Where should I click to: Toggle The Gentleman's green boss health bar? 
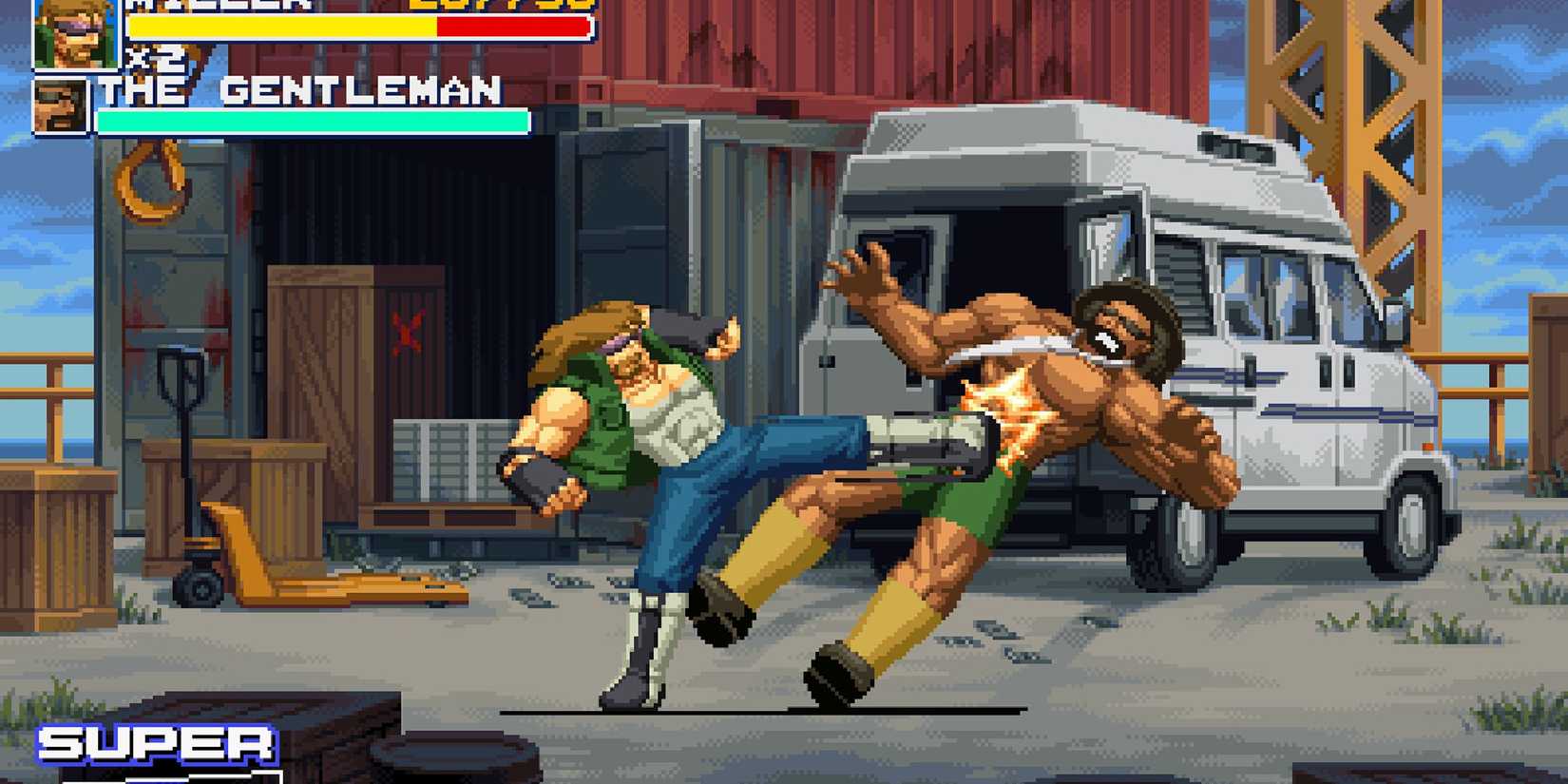(x=314, y=122)
